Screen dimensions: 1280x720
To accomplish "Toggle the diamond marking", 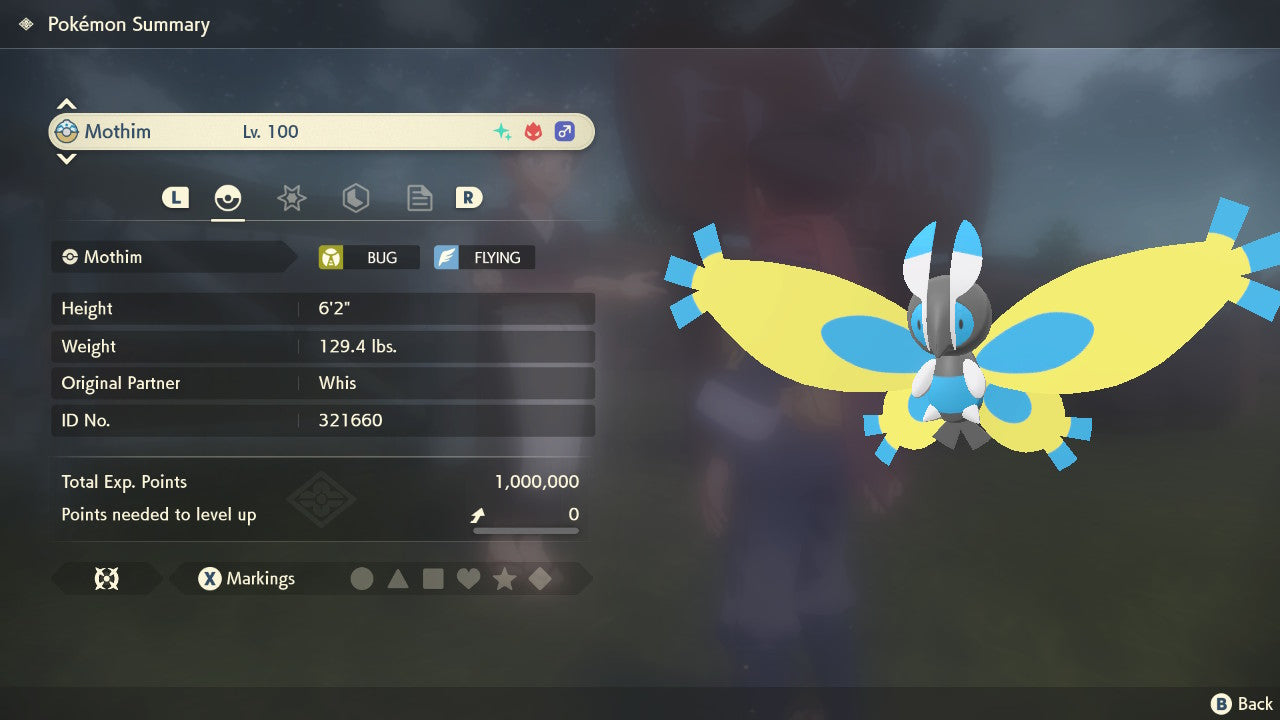I will [540, 579].
